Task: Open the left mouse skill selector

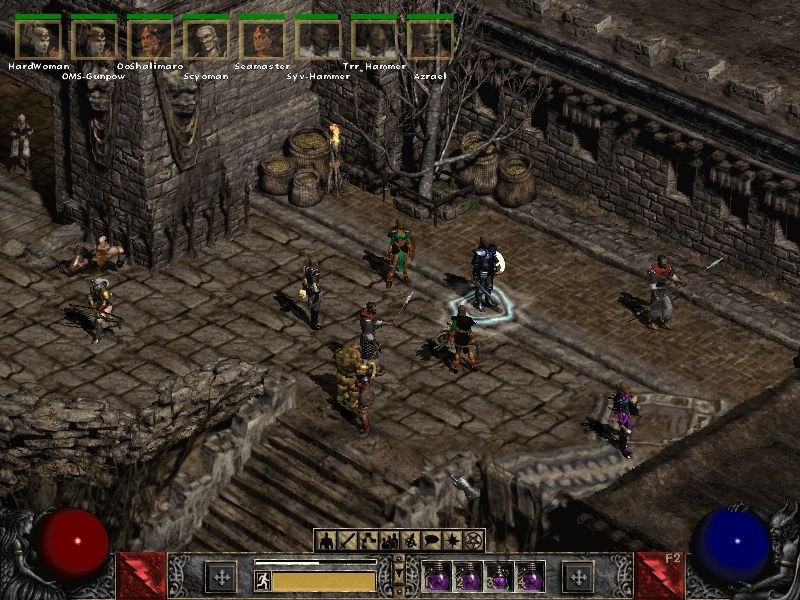Action: tap(220, 577)
